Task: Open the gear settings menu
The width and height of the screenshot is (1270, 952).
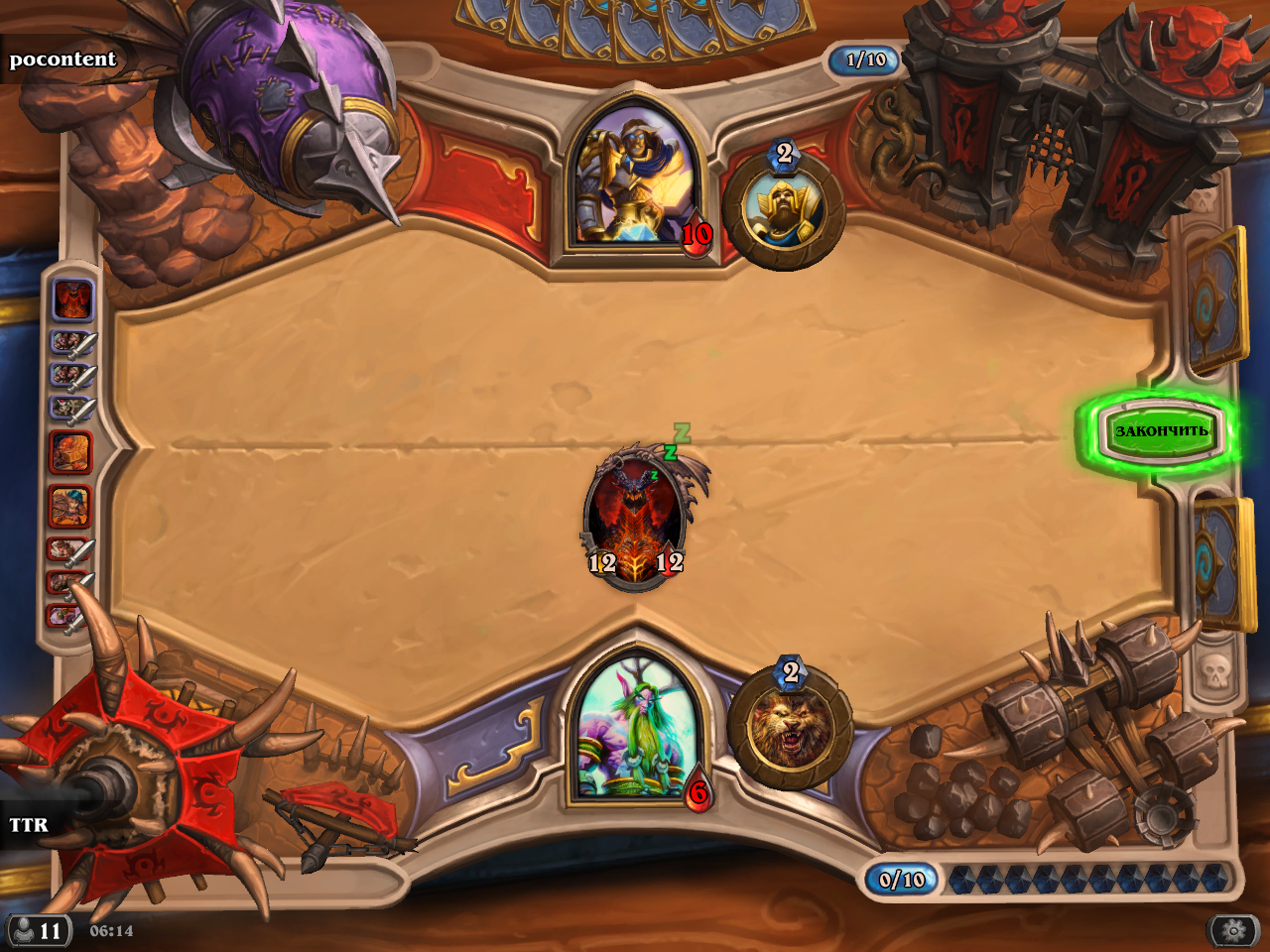Action: [x=1233, y=930]
